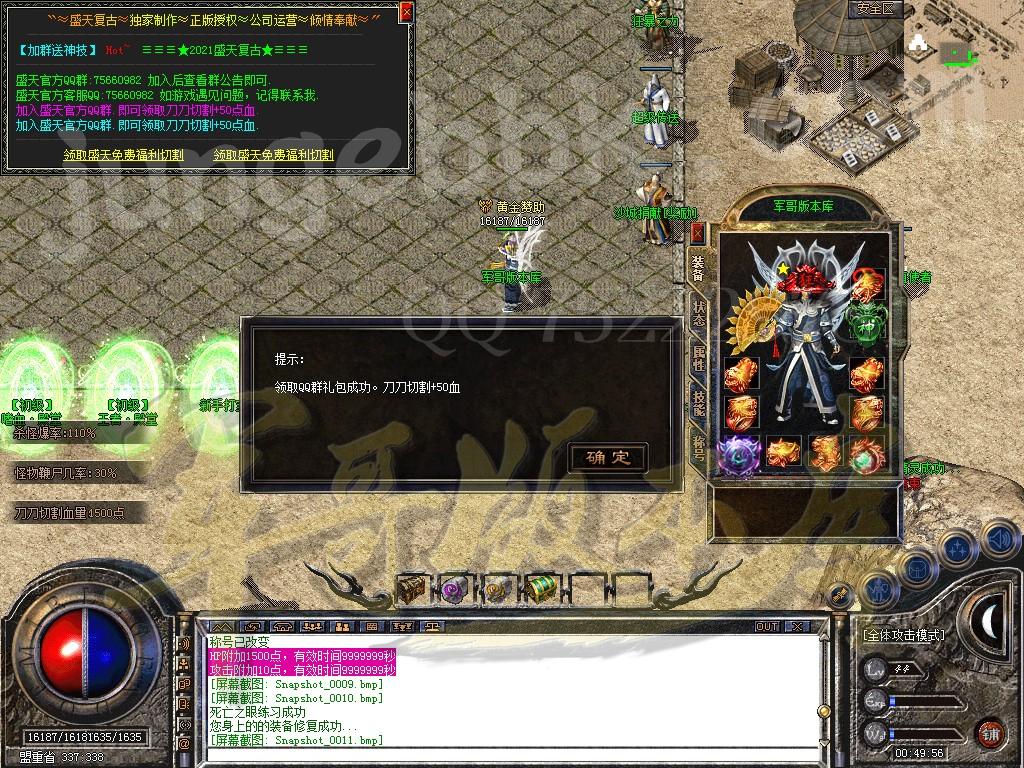Switch to the 状态 tab
This screenshot has width=1024, height=768.
click(x=698, y=315)
